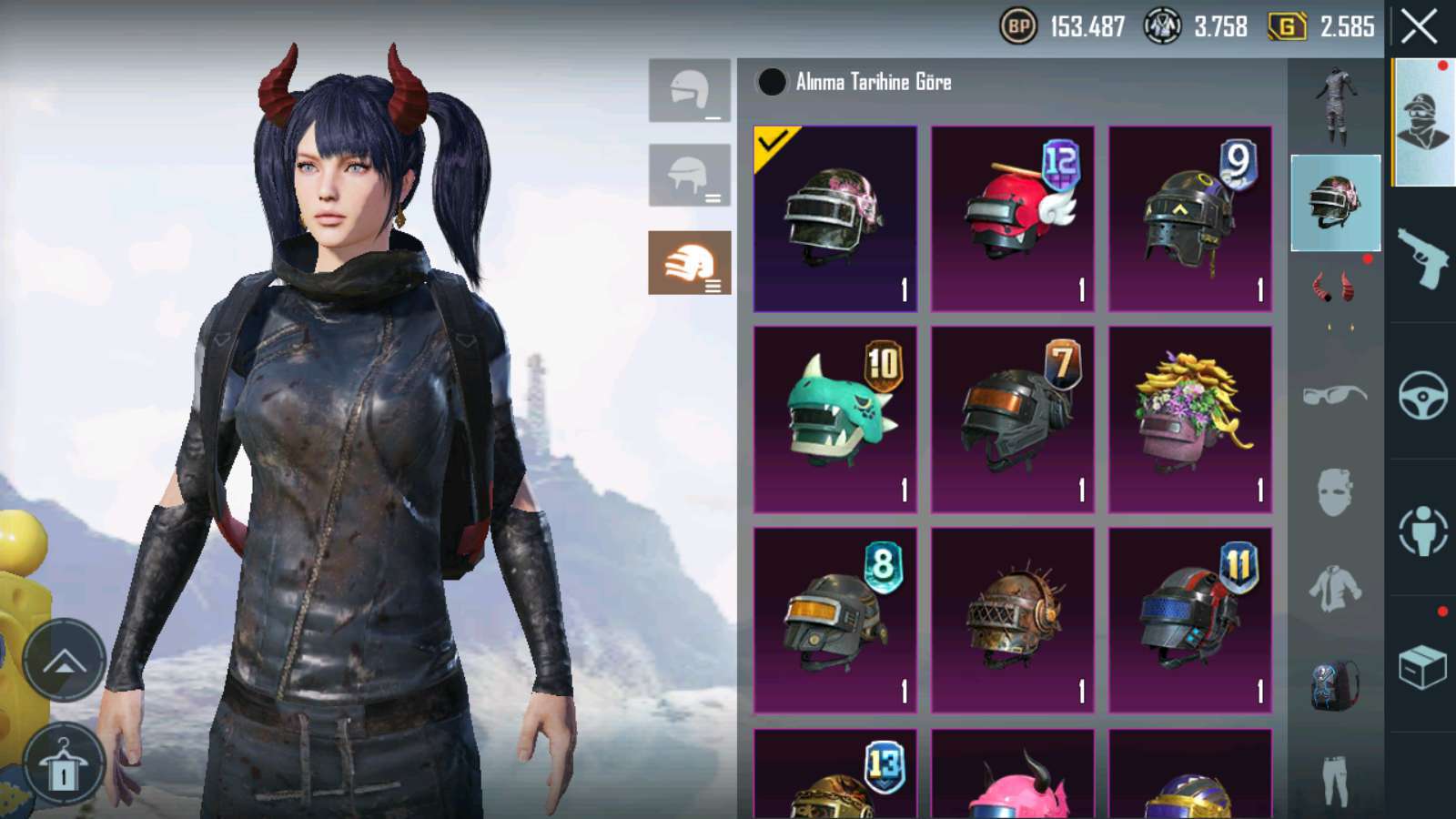Choose the red winged helmet
Screen dimensions: 1456x819
(x=1012, y=218)
